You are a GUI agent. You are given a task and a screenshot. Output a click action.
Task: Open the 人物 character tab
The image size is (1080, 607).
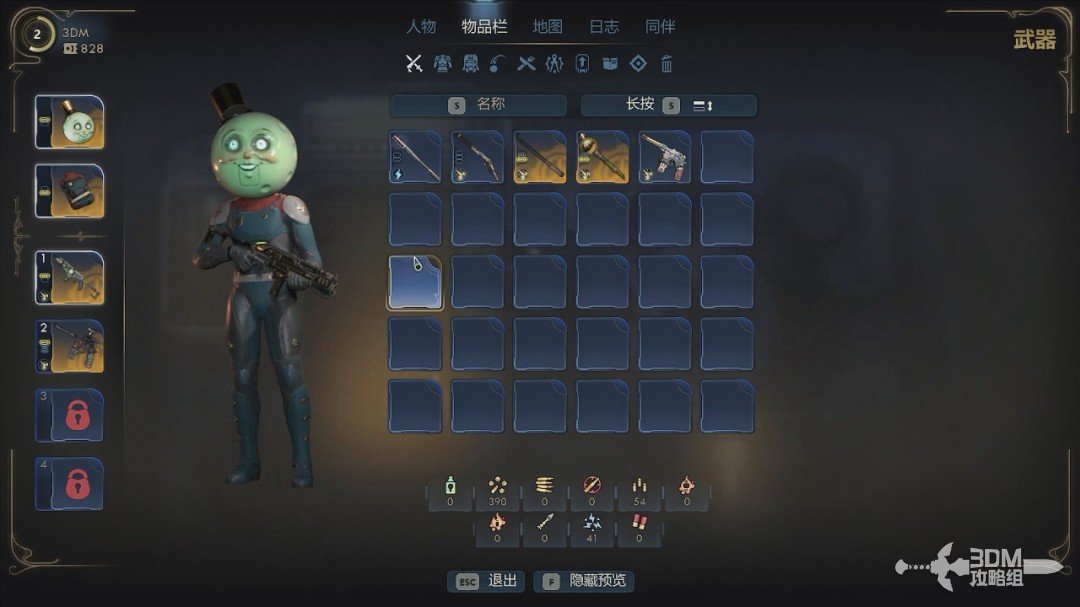[x=421, y=27]
